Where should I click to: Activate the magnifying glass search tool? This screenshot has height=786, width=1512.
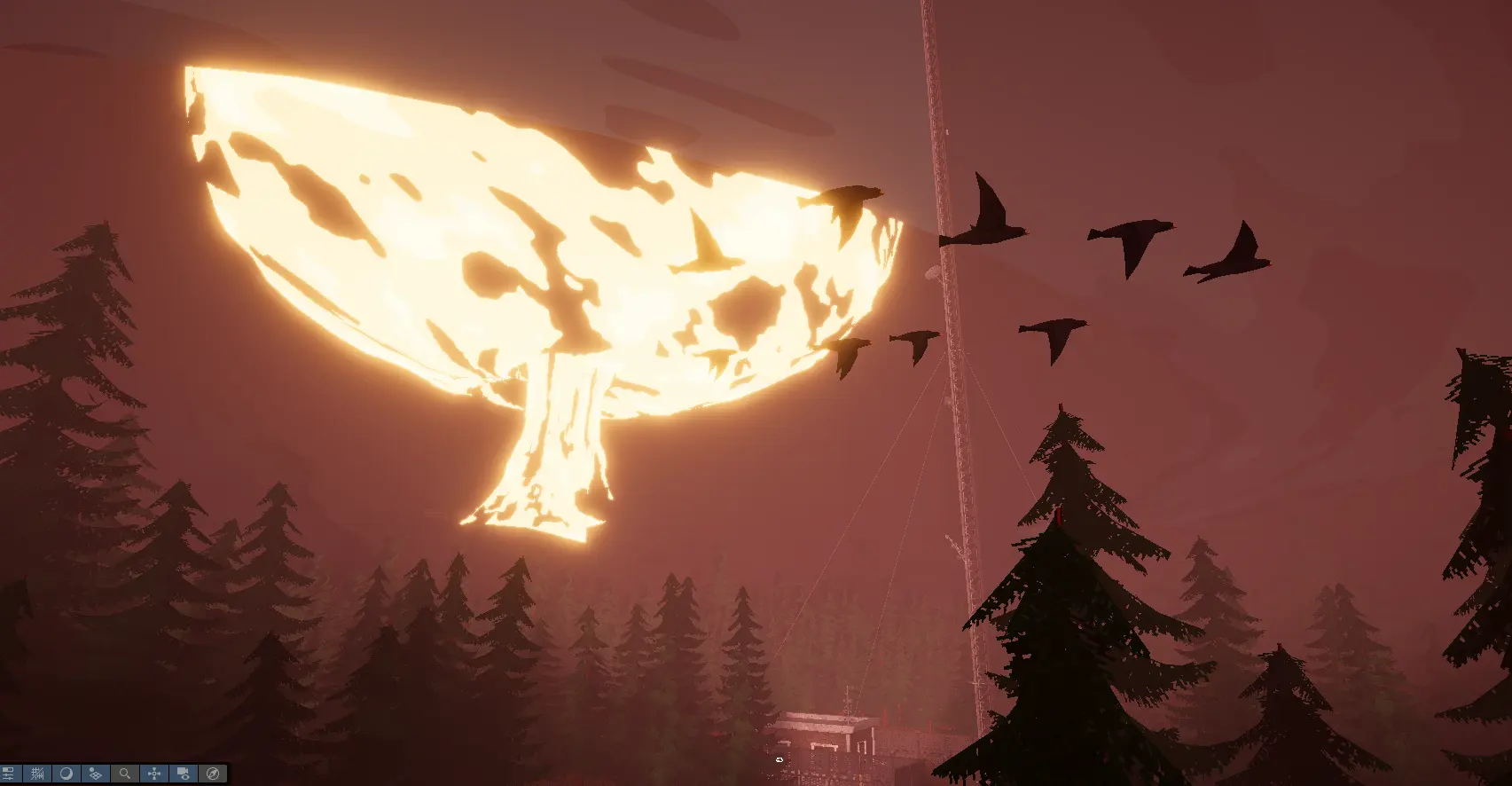click(125, 774)
